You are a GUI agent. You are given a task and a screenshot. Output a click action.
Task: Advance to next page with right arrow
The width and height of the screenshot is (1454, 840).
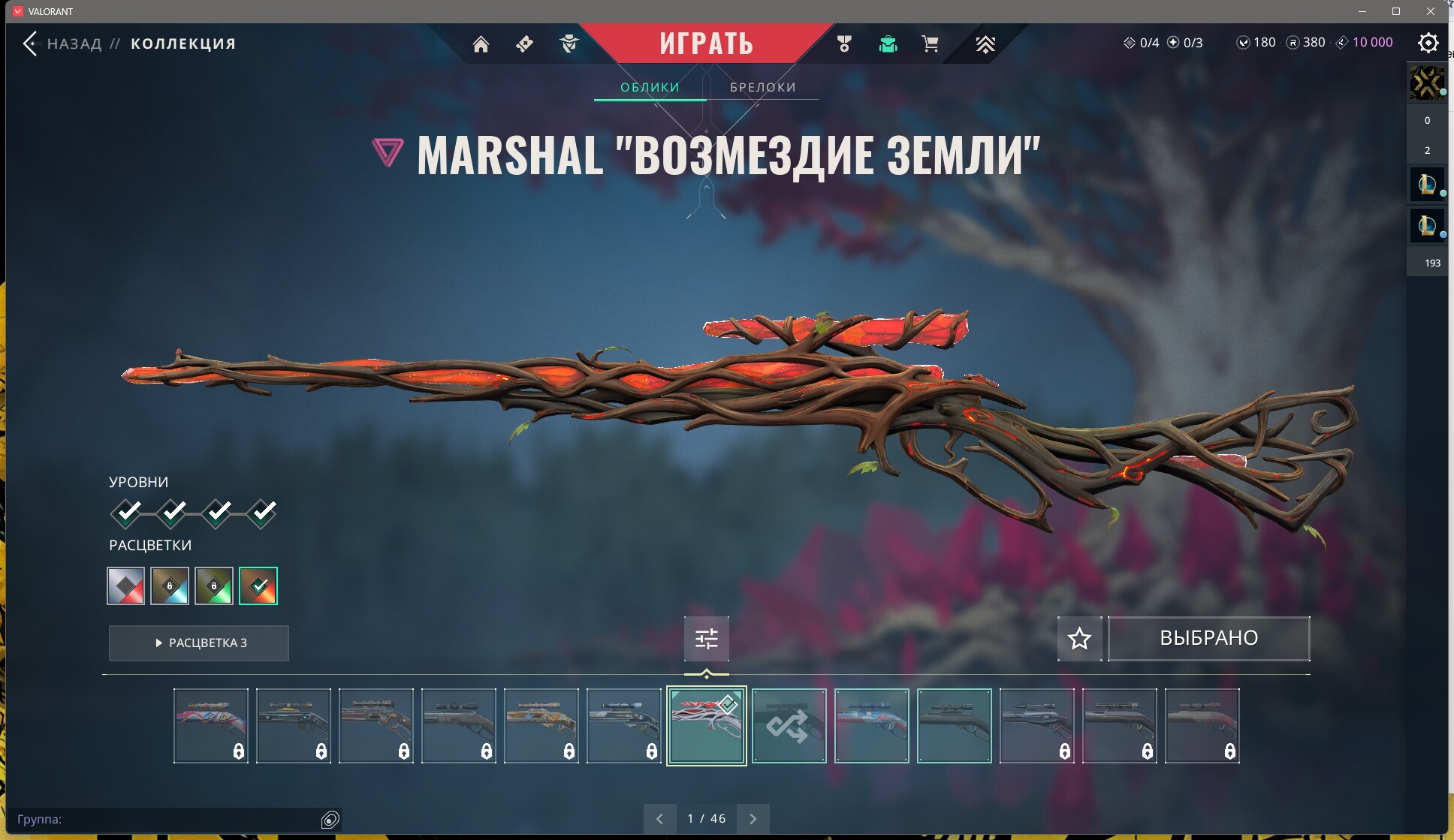(x=754, y=818)
